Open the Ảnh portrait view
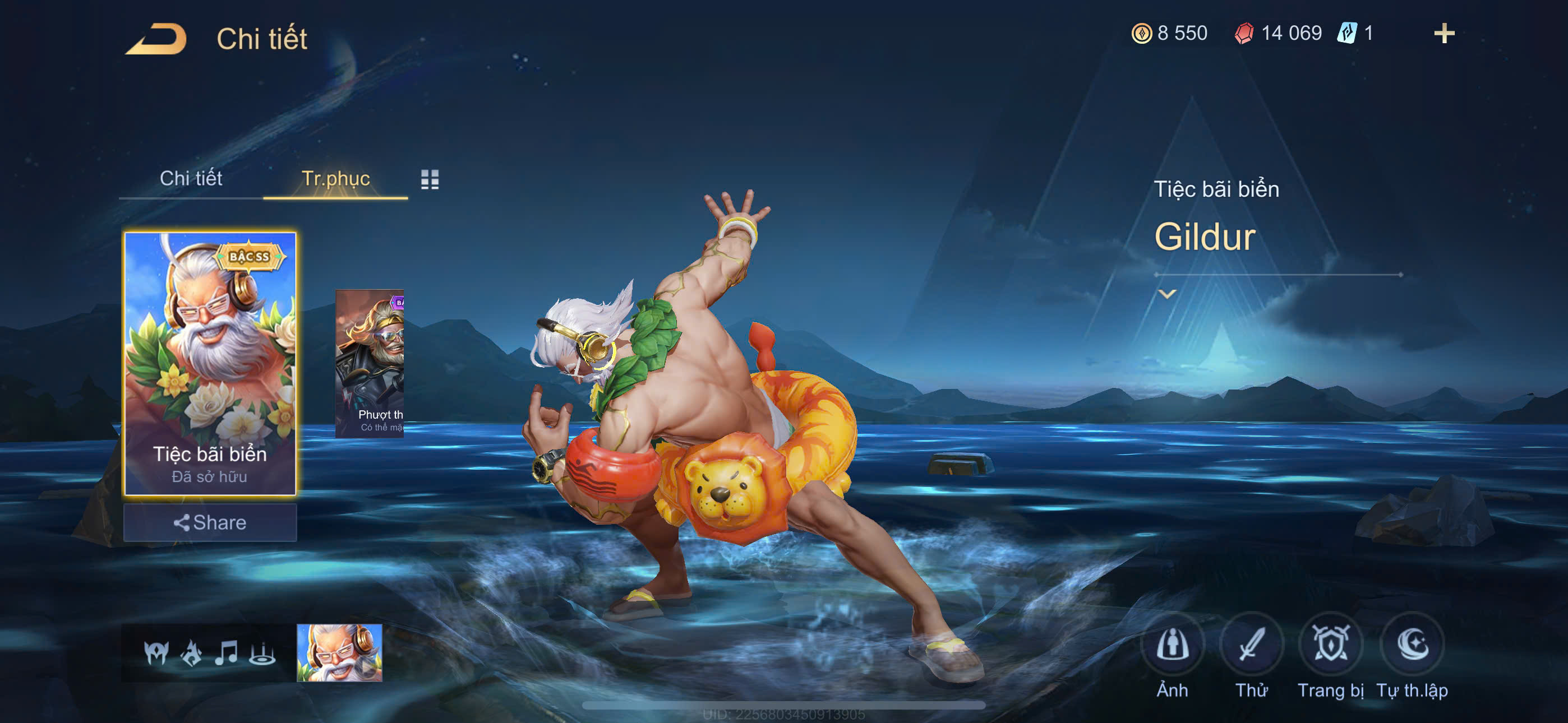 (1172, 646)
